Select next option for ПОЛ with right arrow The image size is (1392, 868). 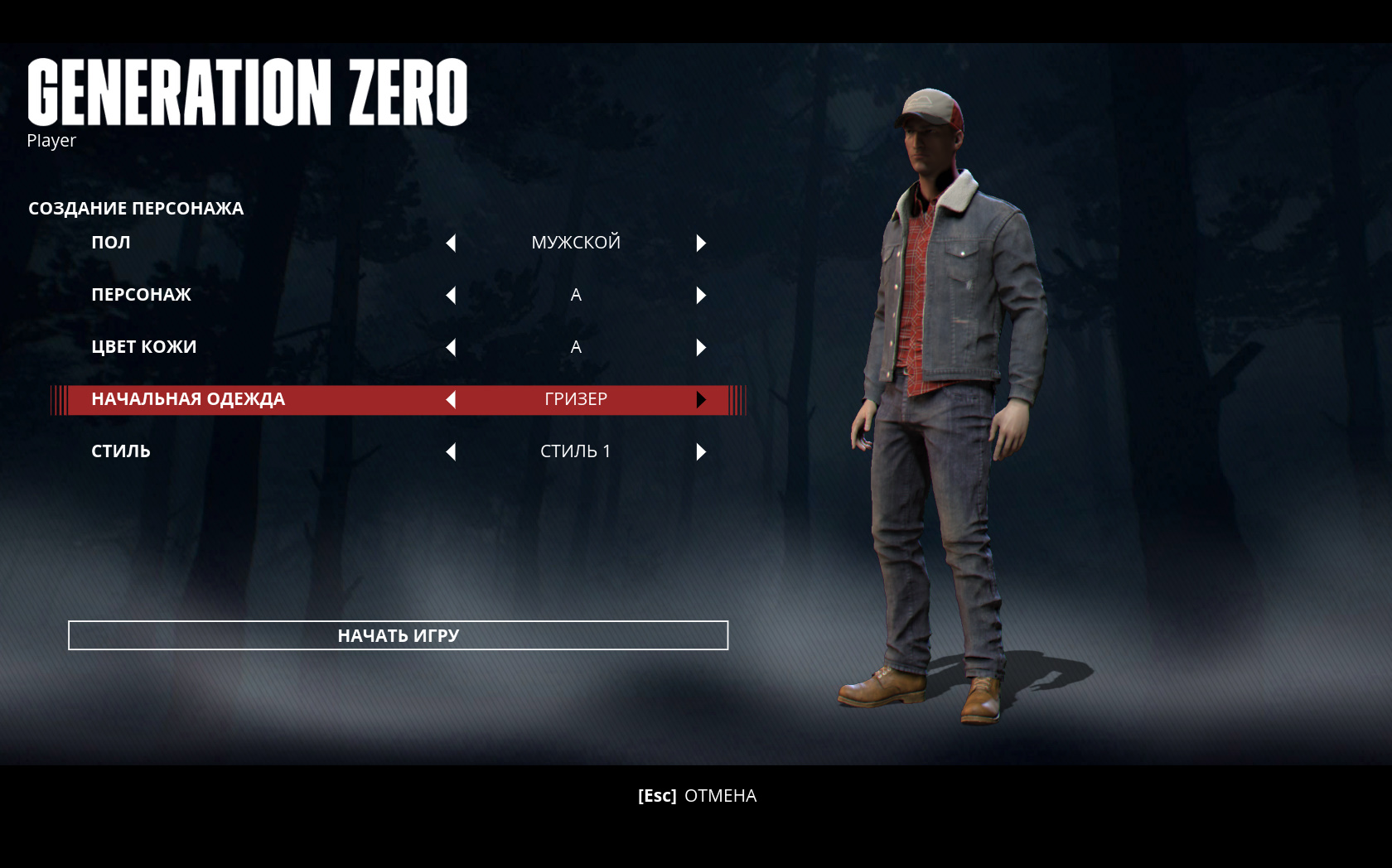point(701,243)
